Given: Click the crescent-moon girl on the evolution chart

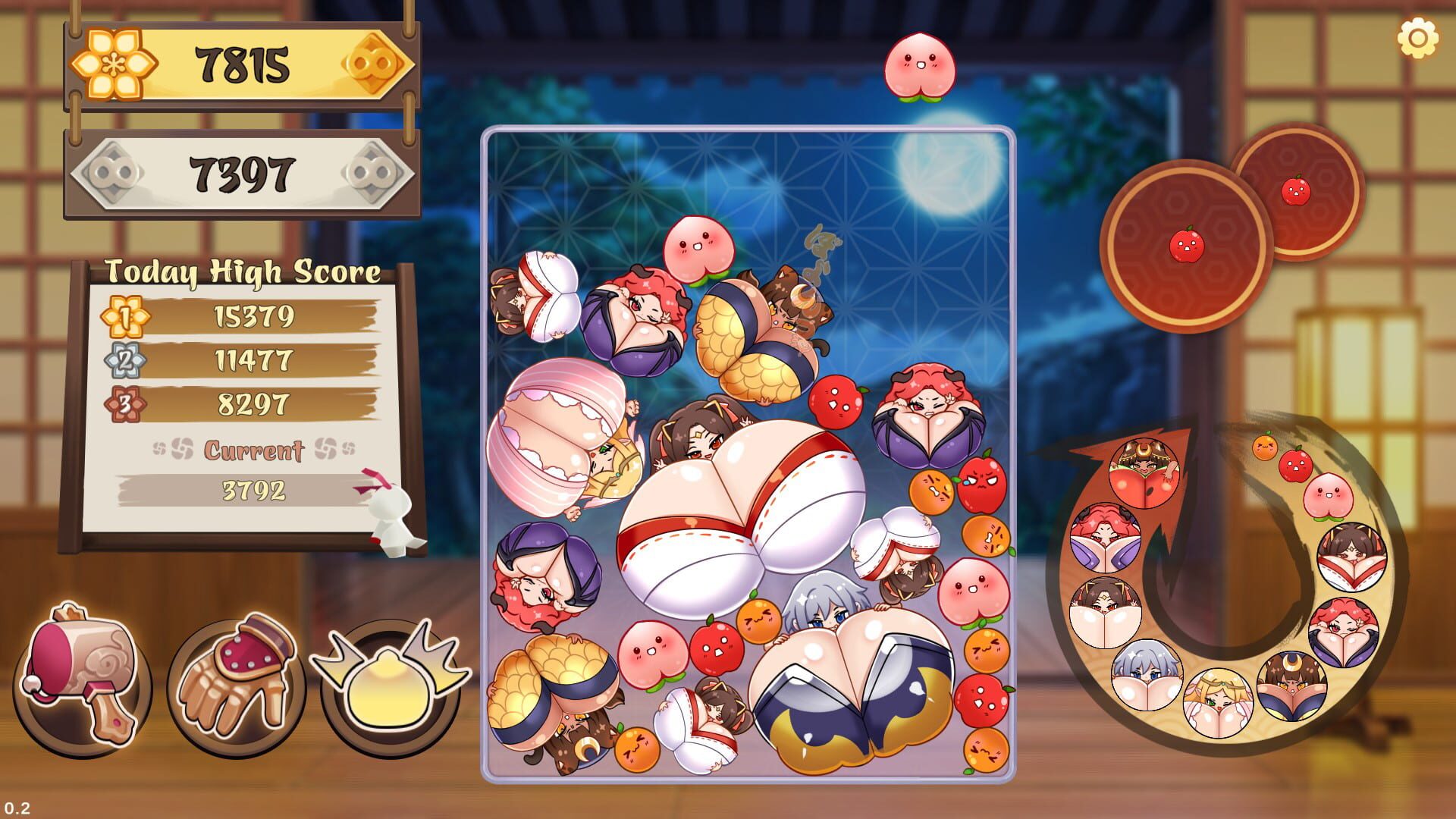Looking at the screenshot, I should pyautogui.click(x=1292, y=687).
